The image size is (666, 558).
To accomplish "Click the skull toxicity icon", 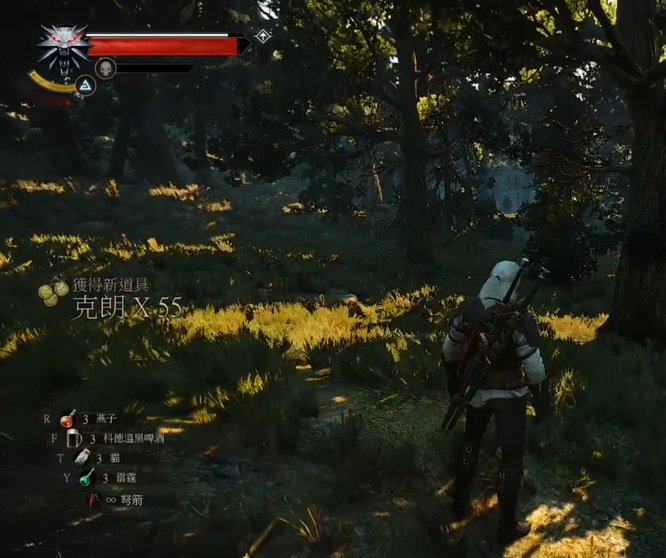I will click(105, 69).
